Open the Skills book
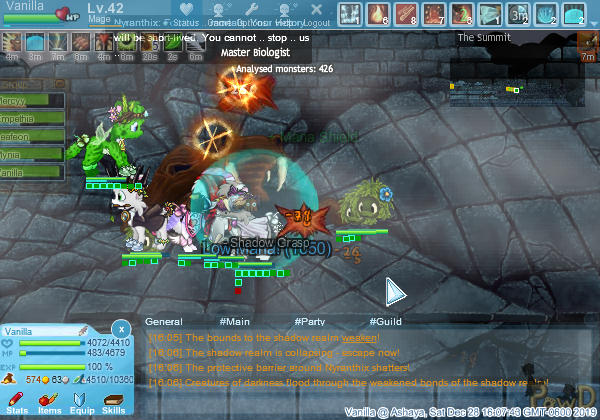The width and height of the screenshot is (600, 420). coord(113,402)
